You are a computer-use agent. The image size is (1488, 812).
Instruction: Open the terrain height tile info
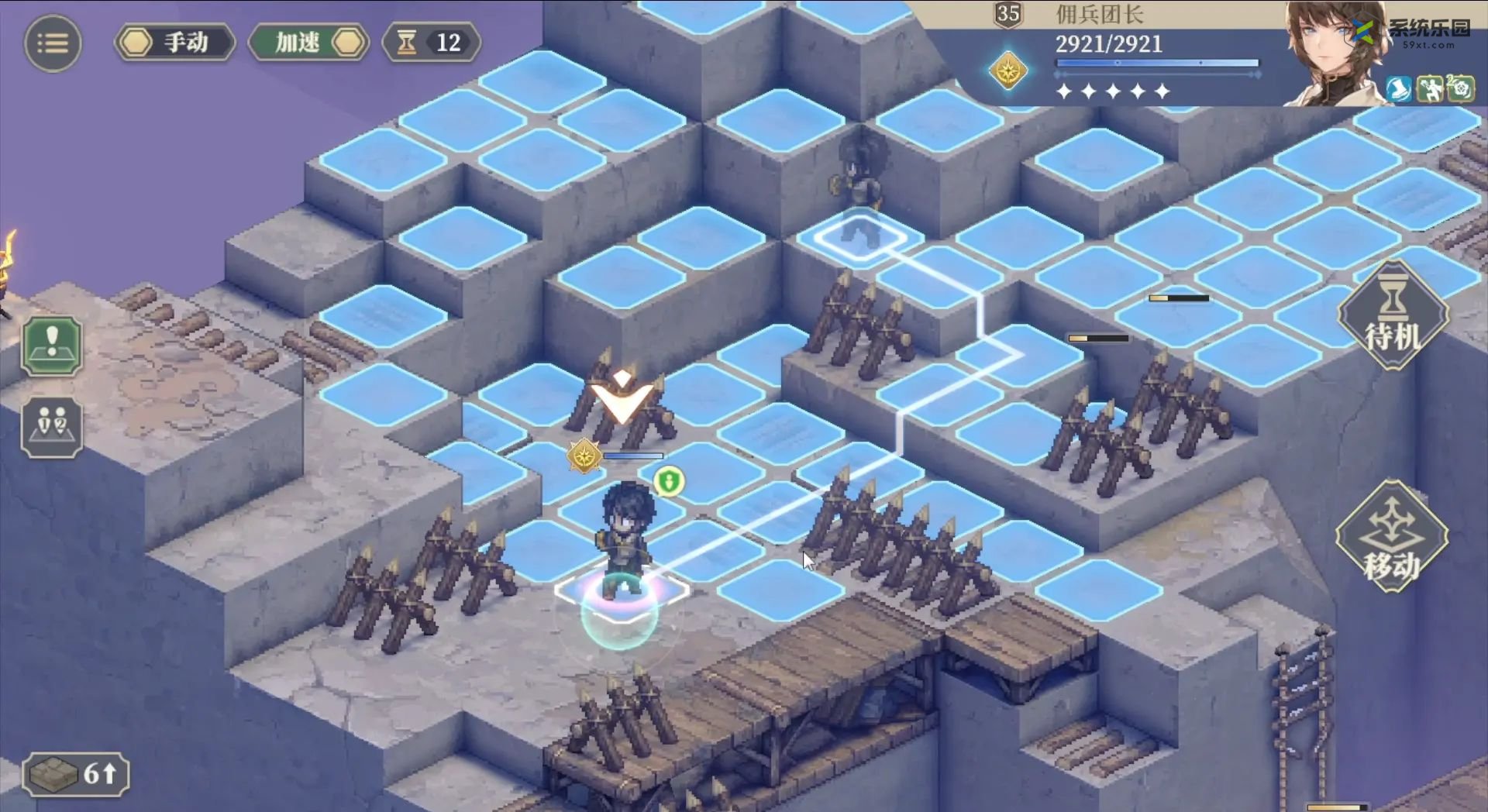[x=75, y=773]
